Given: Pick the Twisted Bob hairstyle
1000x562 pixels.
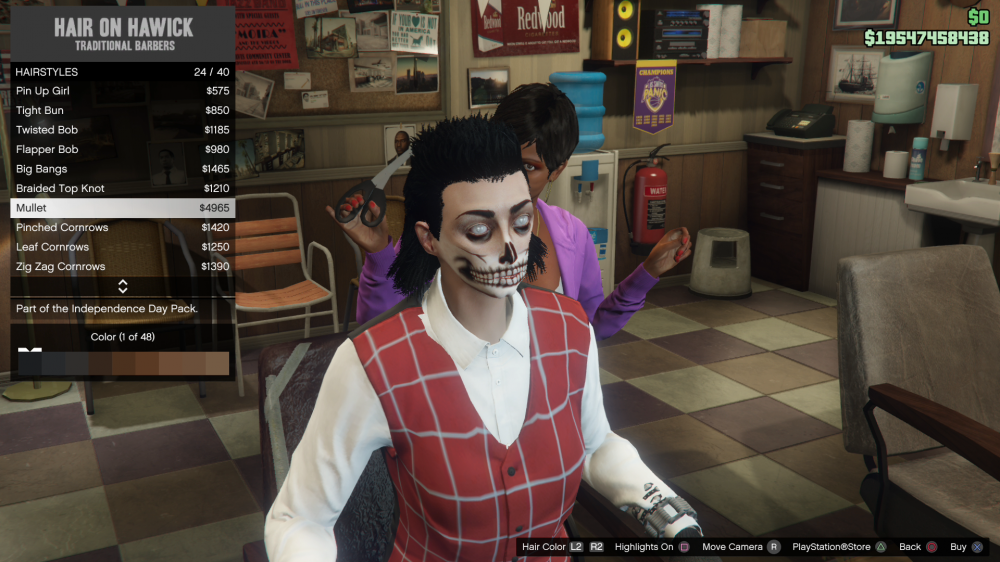Looking at the screenshot, I should point(122,130).
